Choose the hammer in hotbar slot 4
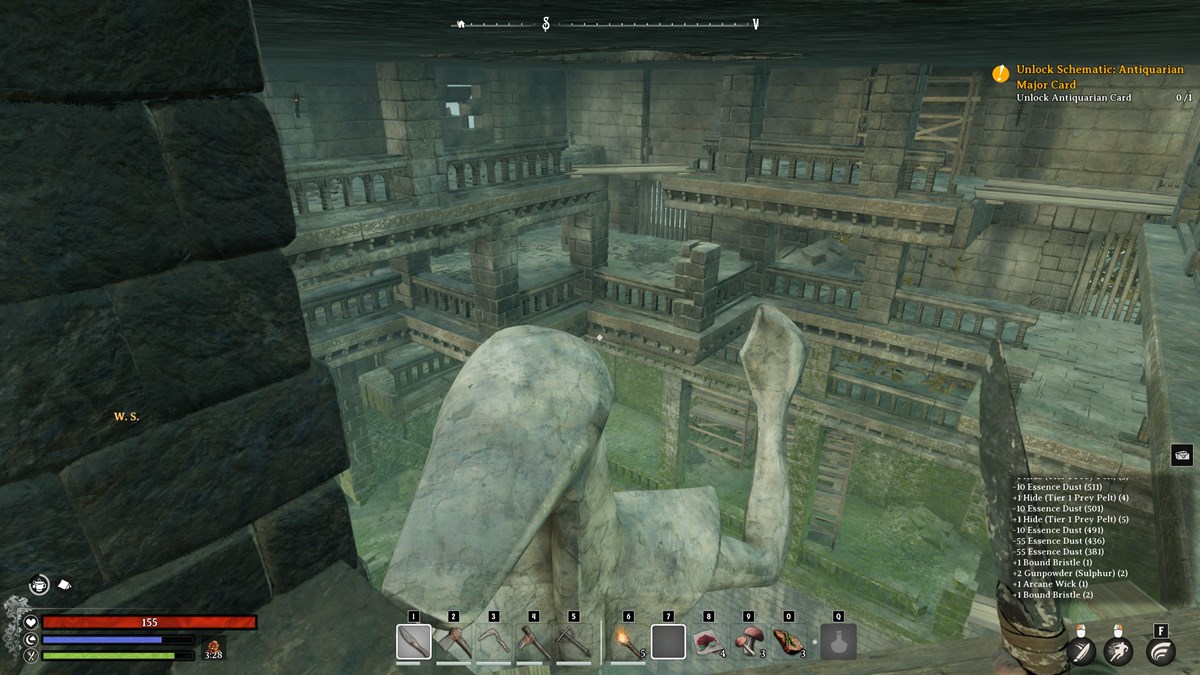The height and width of the screenshot is (675, 1200). click(x=534, y=641)
